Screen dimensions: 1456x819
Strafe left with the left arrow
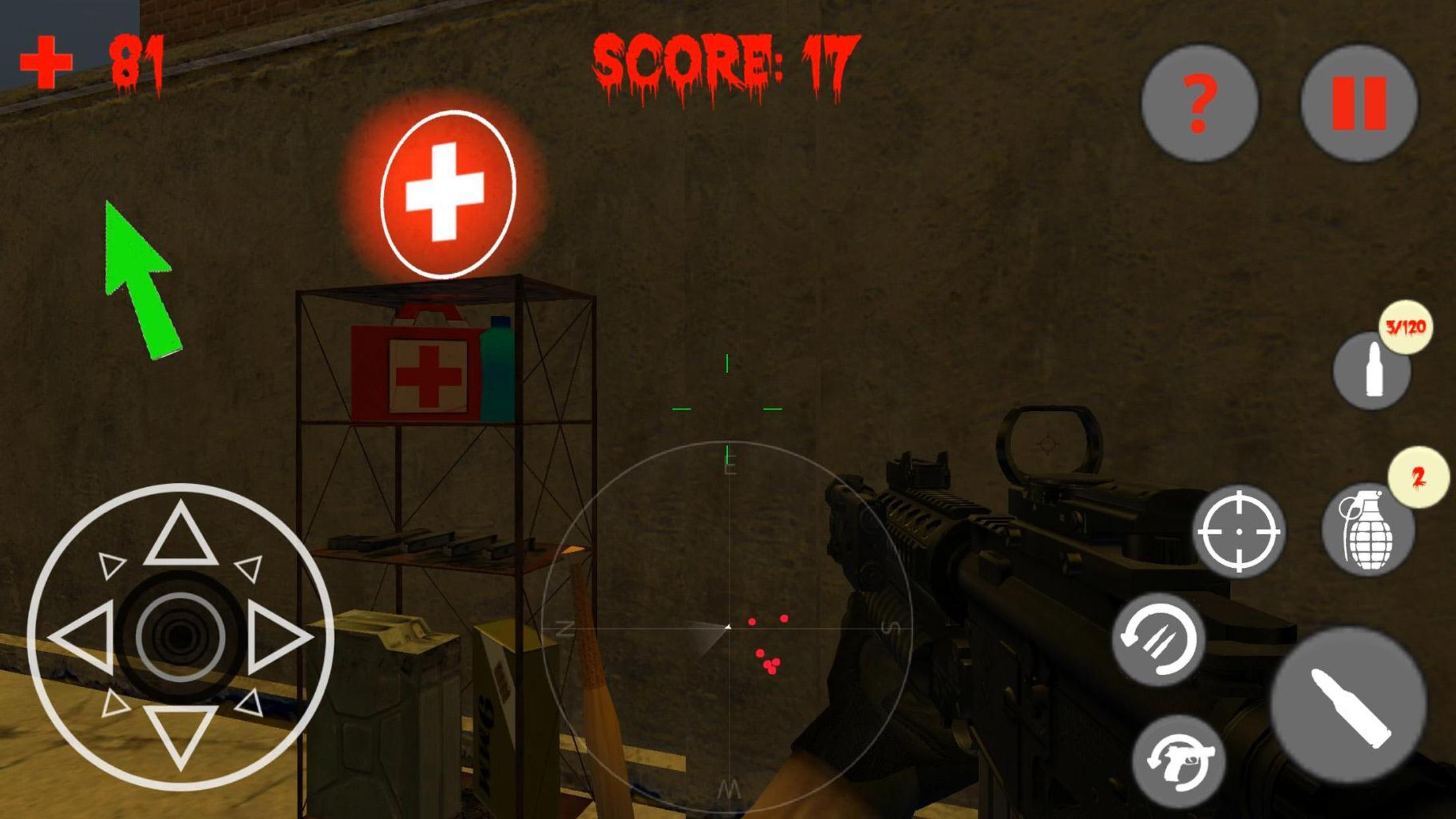[x=83, y=637]
